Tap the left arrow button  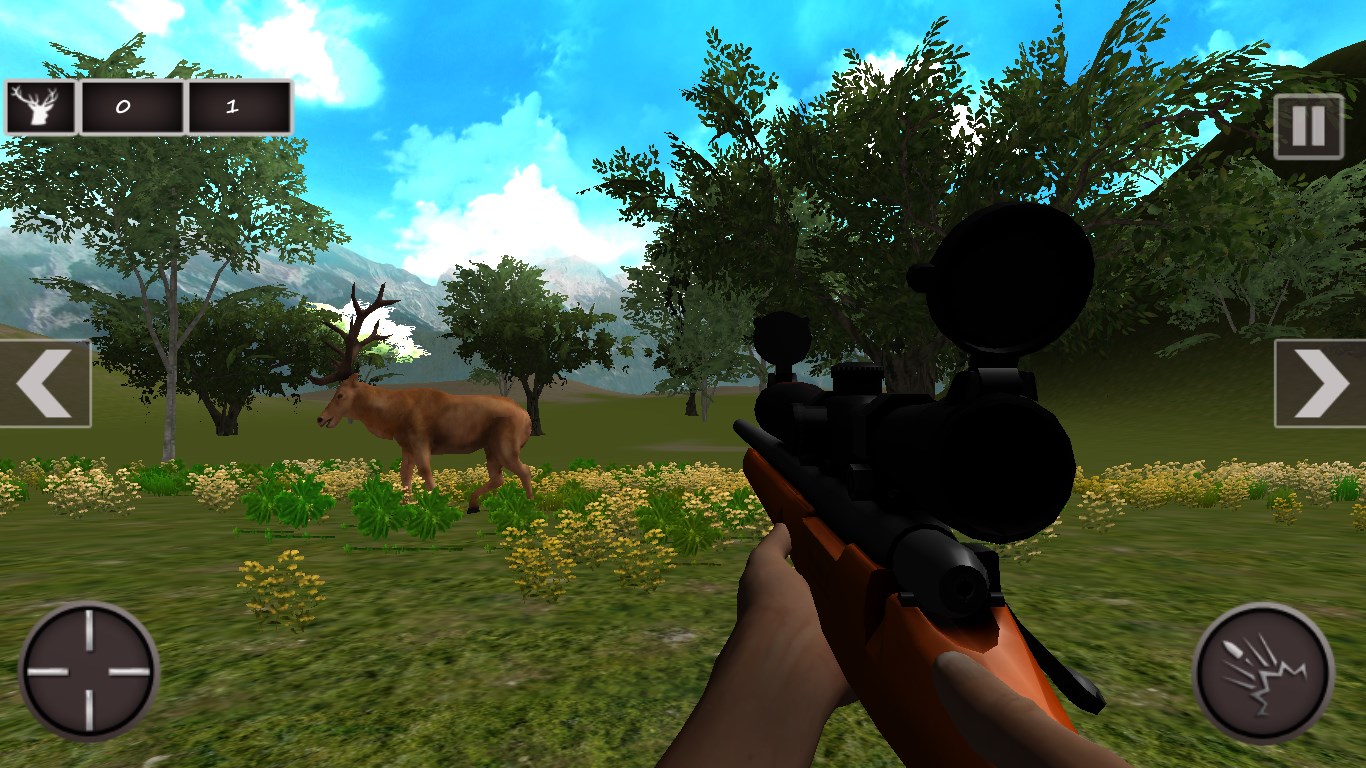[45, 384]
